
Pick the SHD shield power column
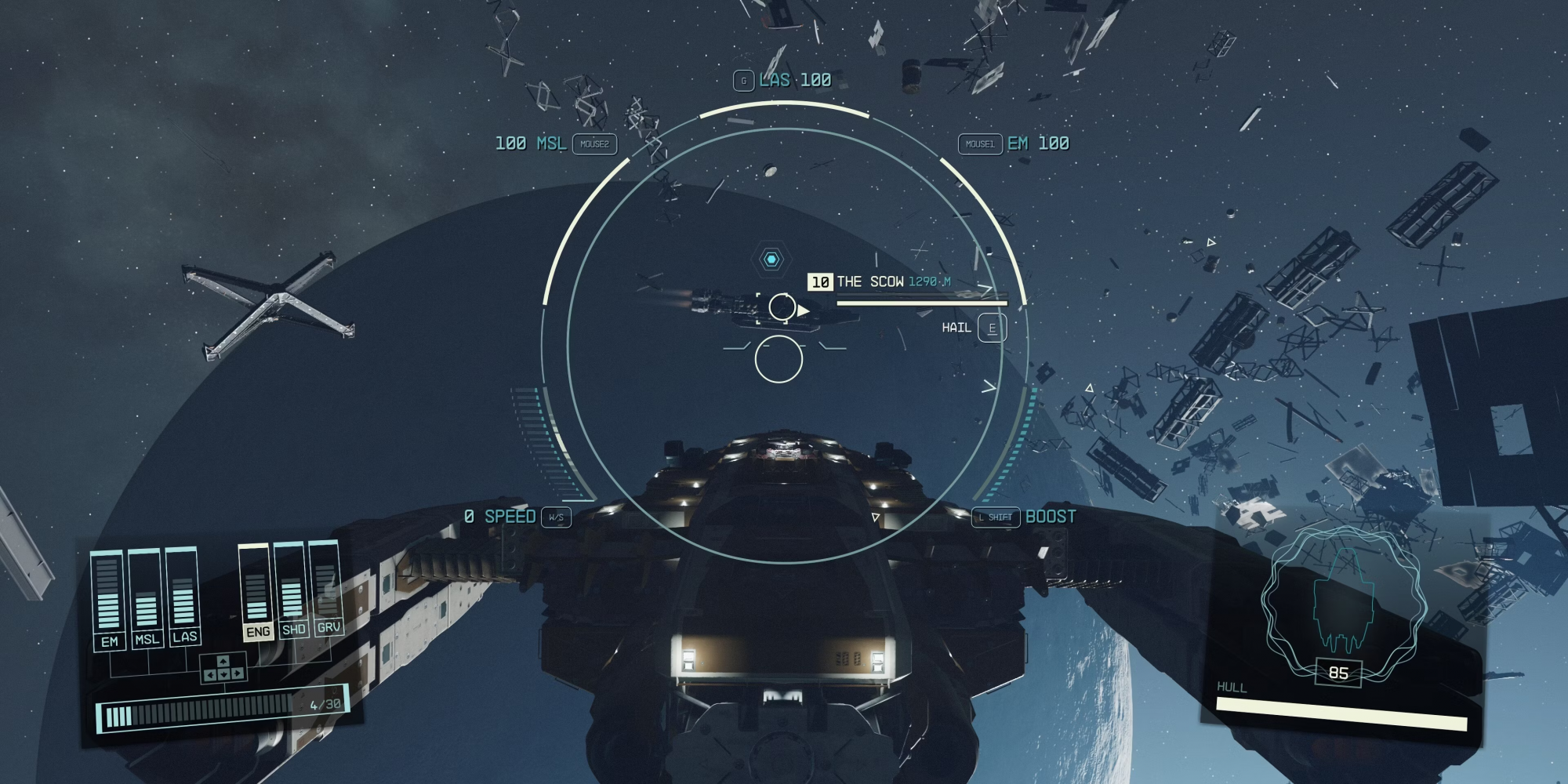click(292, 590)
